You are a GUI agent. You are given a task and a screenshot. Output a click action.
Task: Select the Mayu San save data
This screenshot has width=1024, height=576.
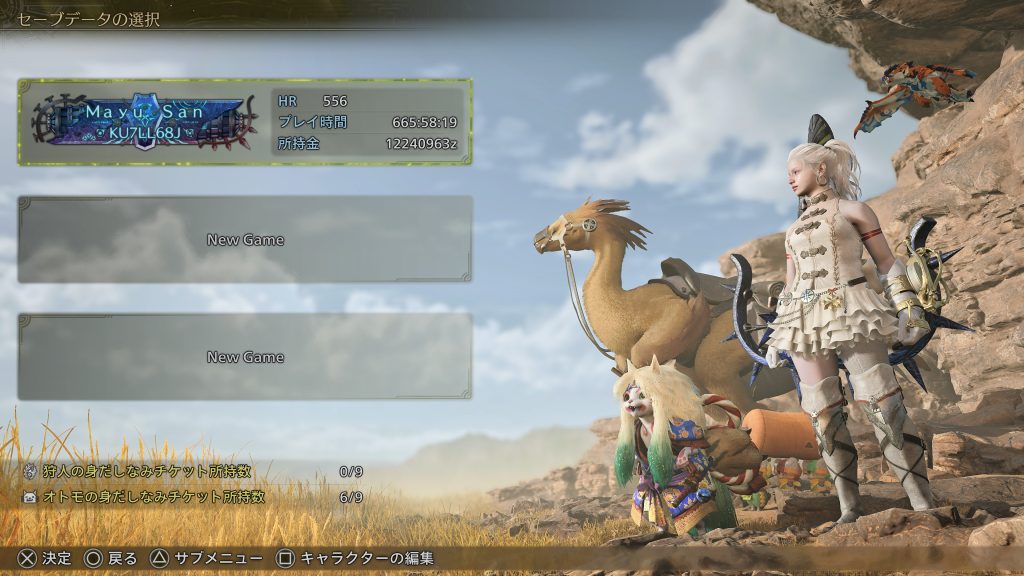point(244,122)
